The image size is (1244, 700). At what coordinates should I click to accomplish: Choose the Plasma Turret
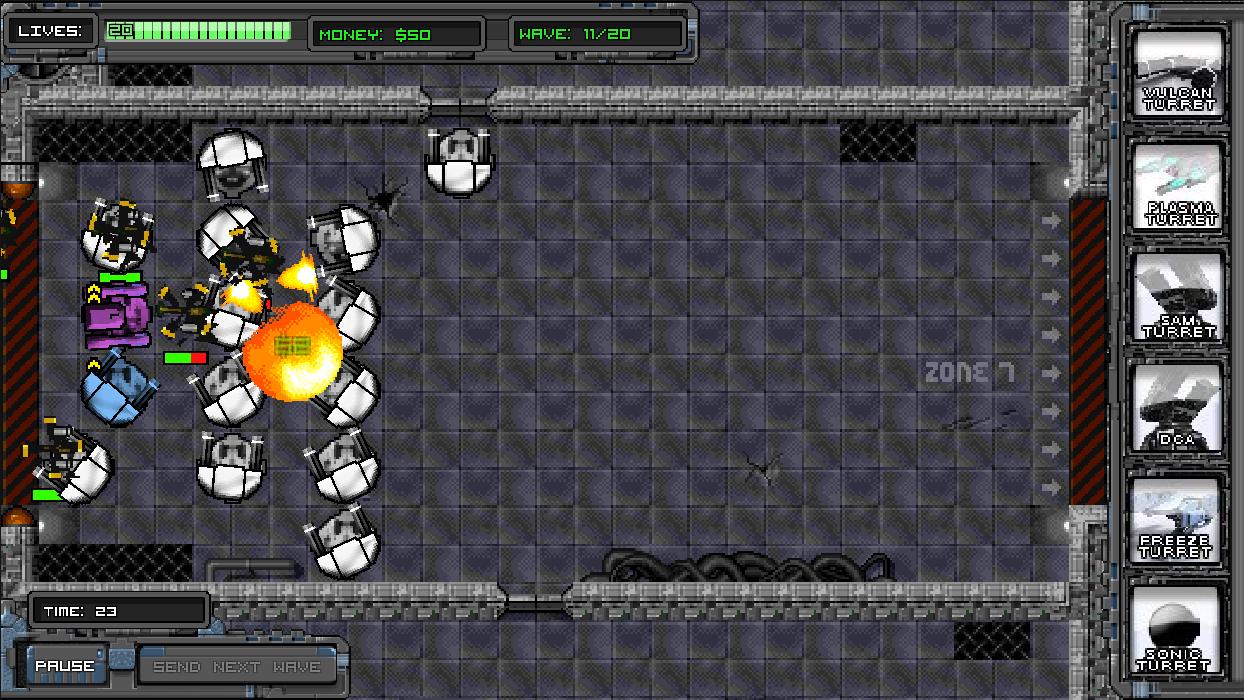(1178, 185)
